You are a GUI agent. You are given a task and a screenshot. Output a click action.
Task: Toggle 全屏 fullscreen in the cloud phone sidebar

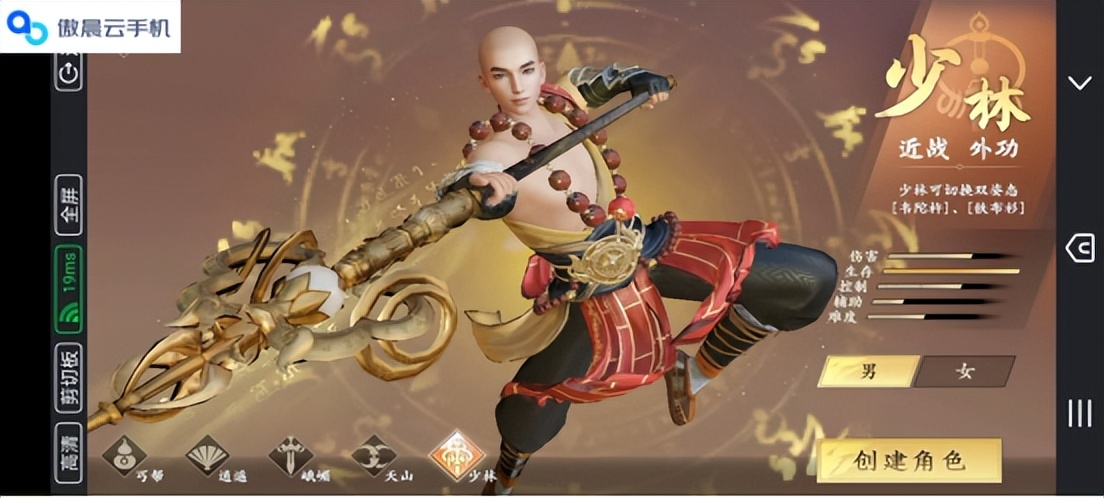(x=69, y=204)
